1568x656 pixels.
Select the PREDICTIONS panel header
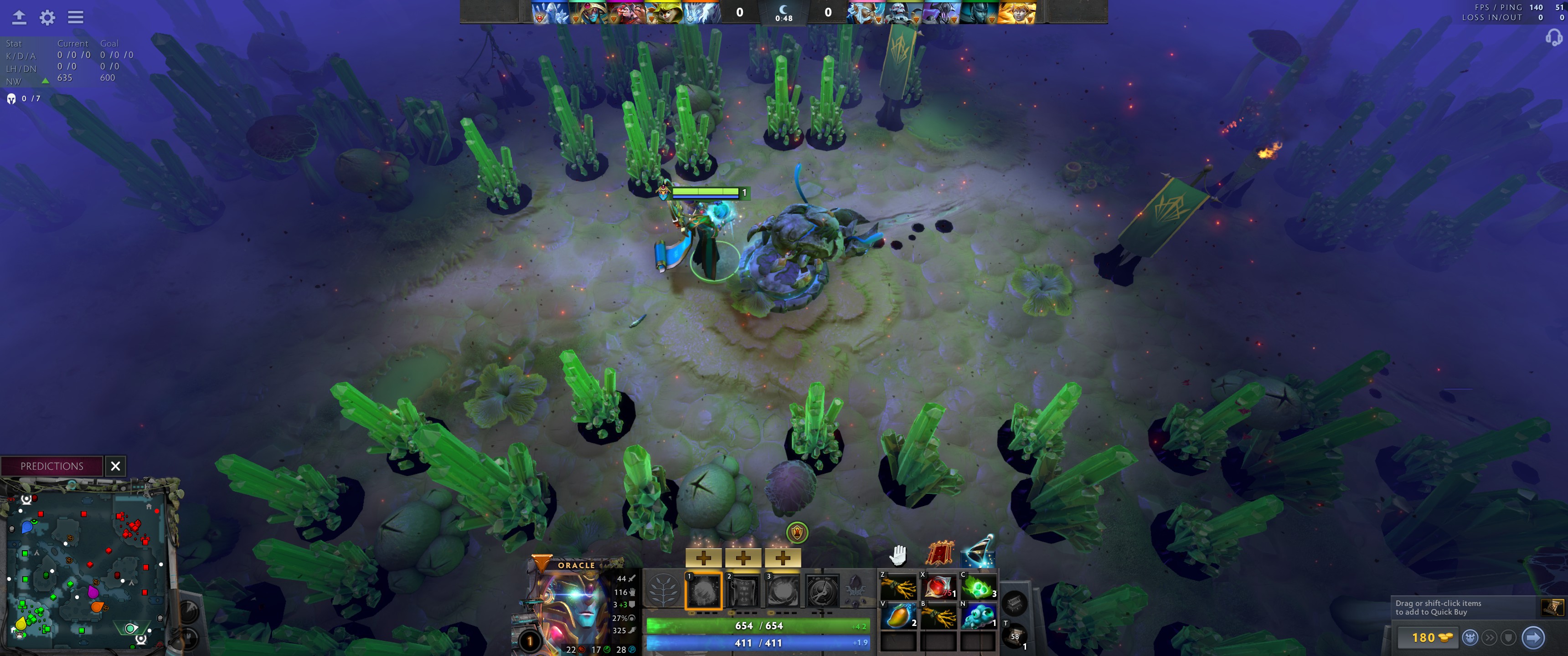(52, 466)
